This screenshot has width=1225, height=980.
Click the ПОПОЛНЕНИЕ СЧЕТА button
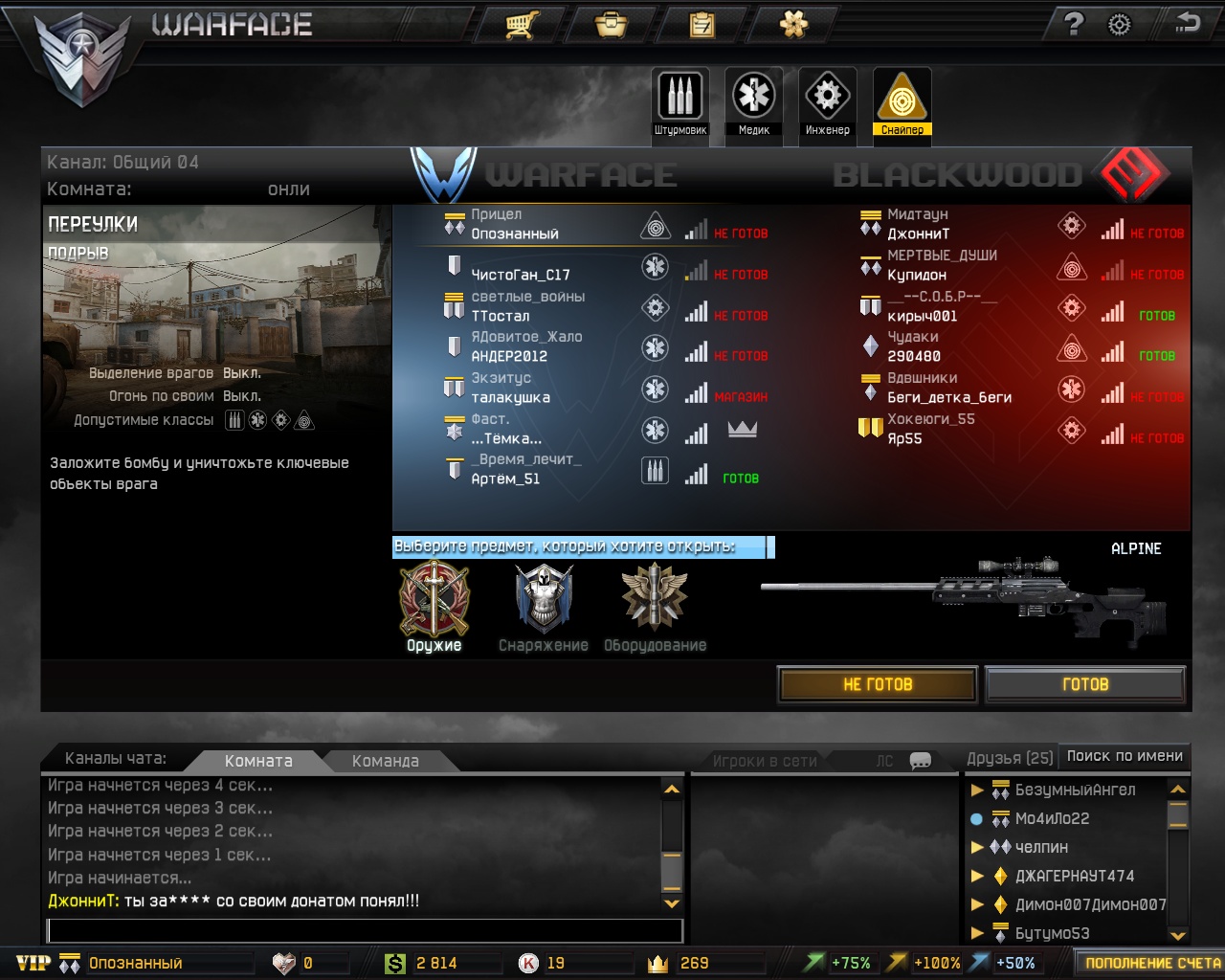(x=1152, y=963)
